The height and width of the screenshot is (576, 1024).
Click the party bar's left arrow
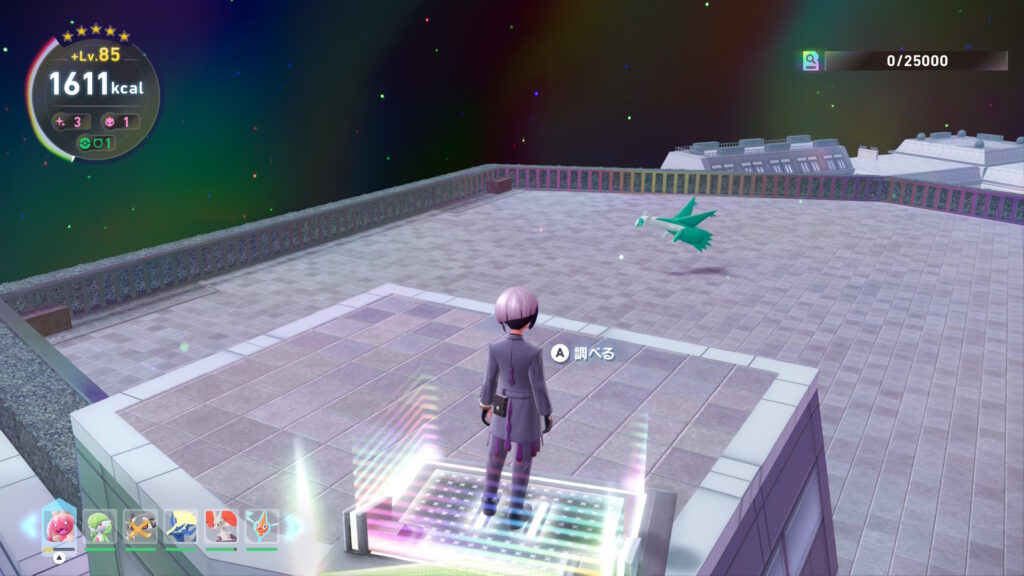(30, 527)
